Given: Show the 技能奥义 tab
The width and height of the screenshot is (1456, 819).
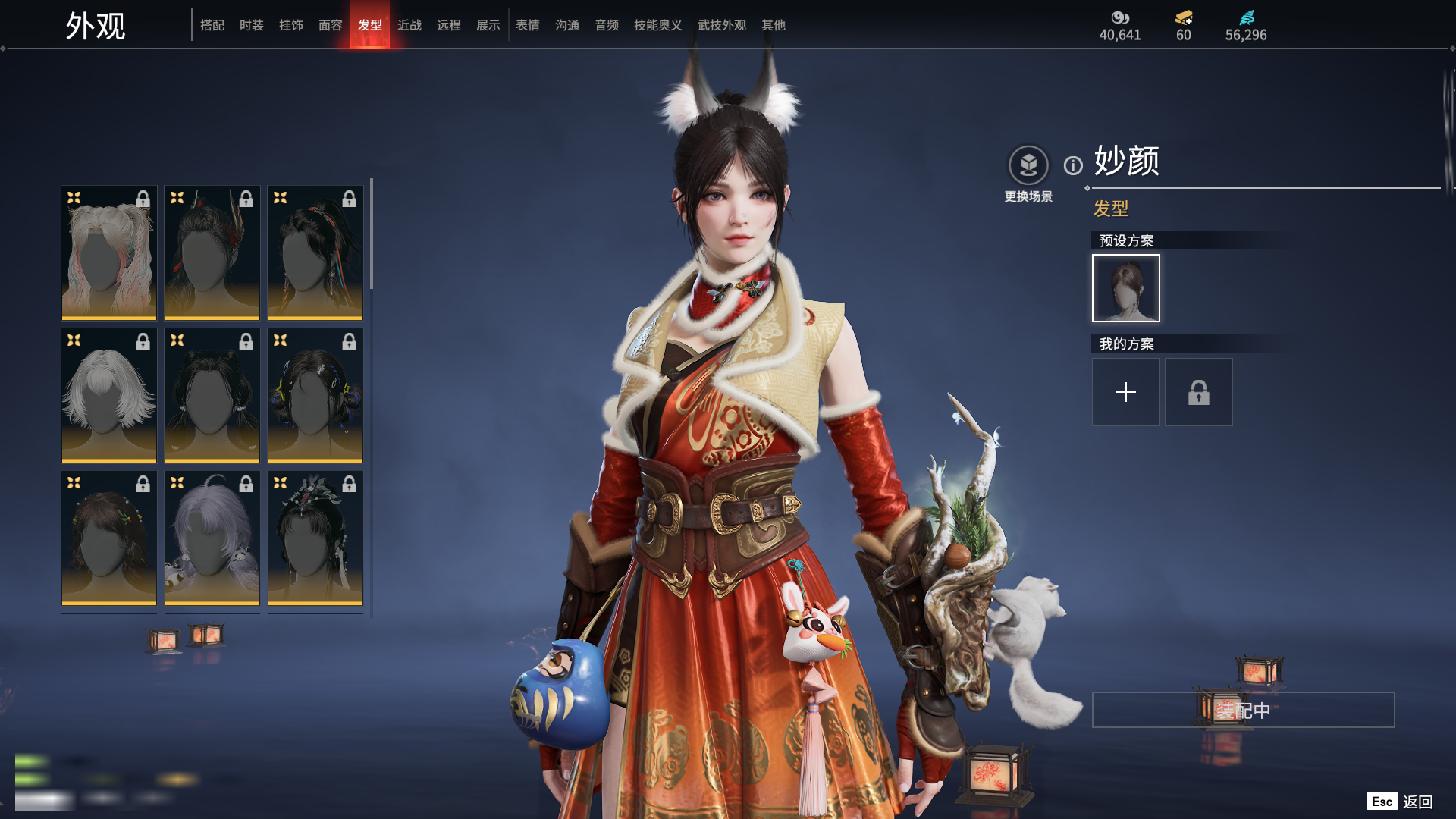Looking at the screenshot, I should [x=658, y=25].
